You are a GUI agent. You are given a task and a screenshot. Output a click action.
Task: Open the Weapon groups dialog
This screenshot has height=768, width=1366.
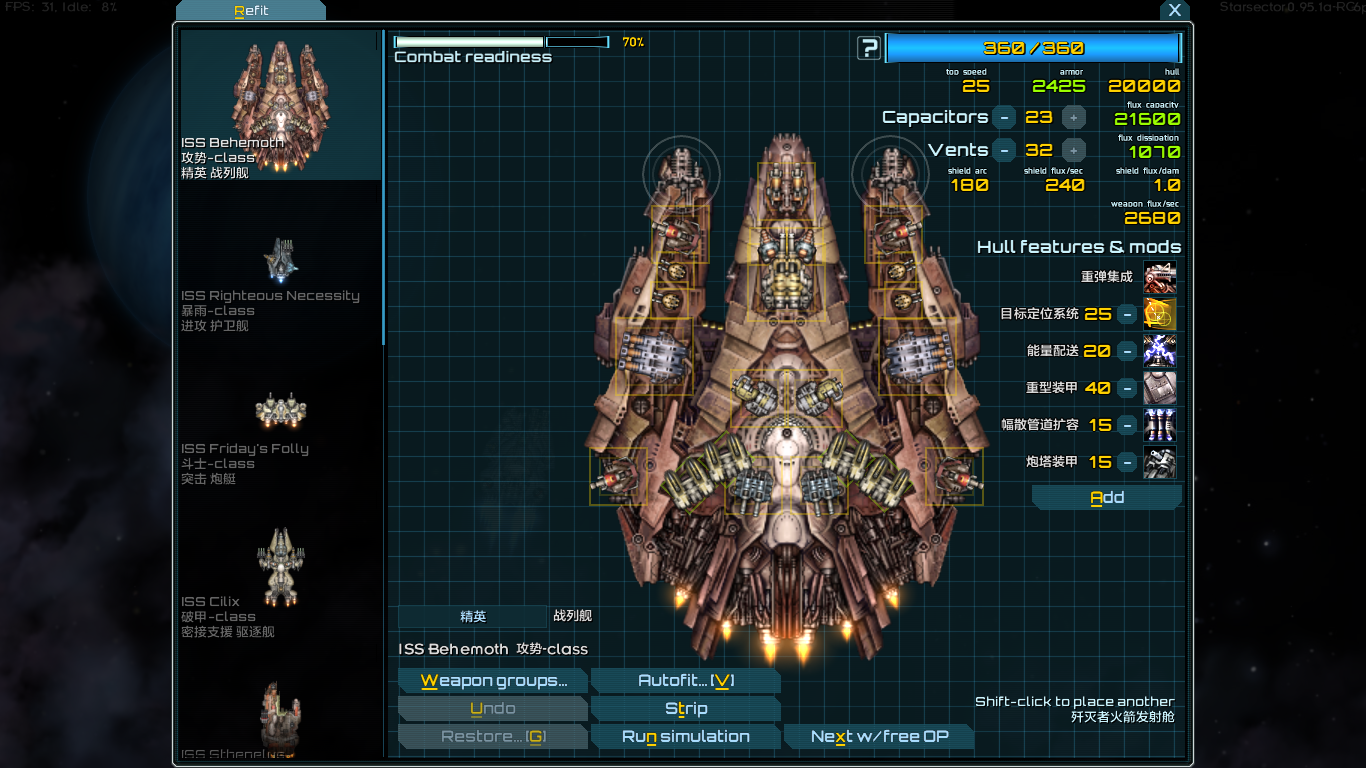(492, 681)
